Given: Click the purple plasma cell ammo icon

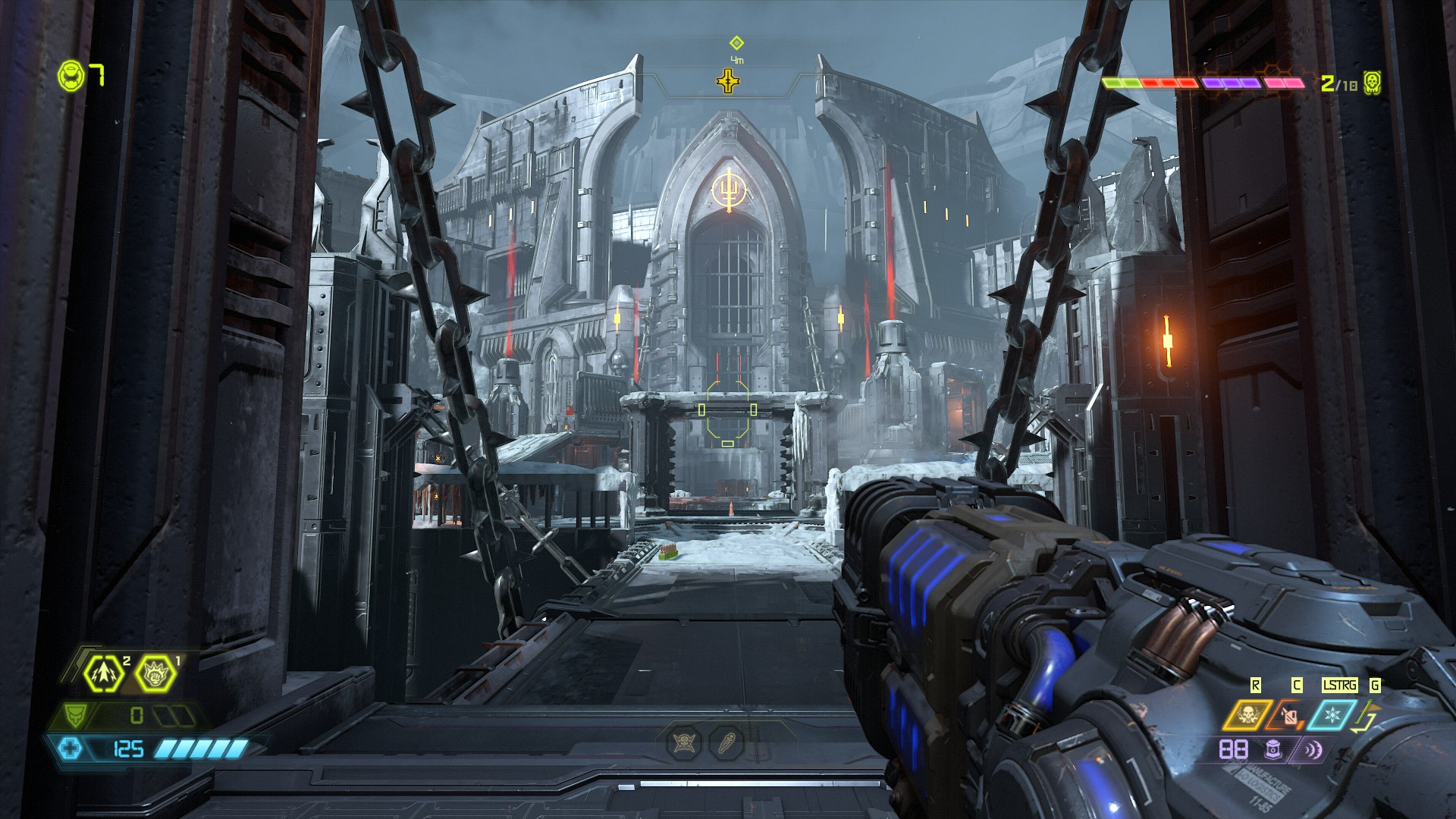Looking at the screenshot, I should coord(1272,750).
